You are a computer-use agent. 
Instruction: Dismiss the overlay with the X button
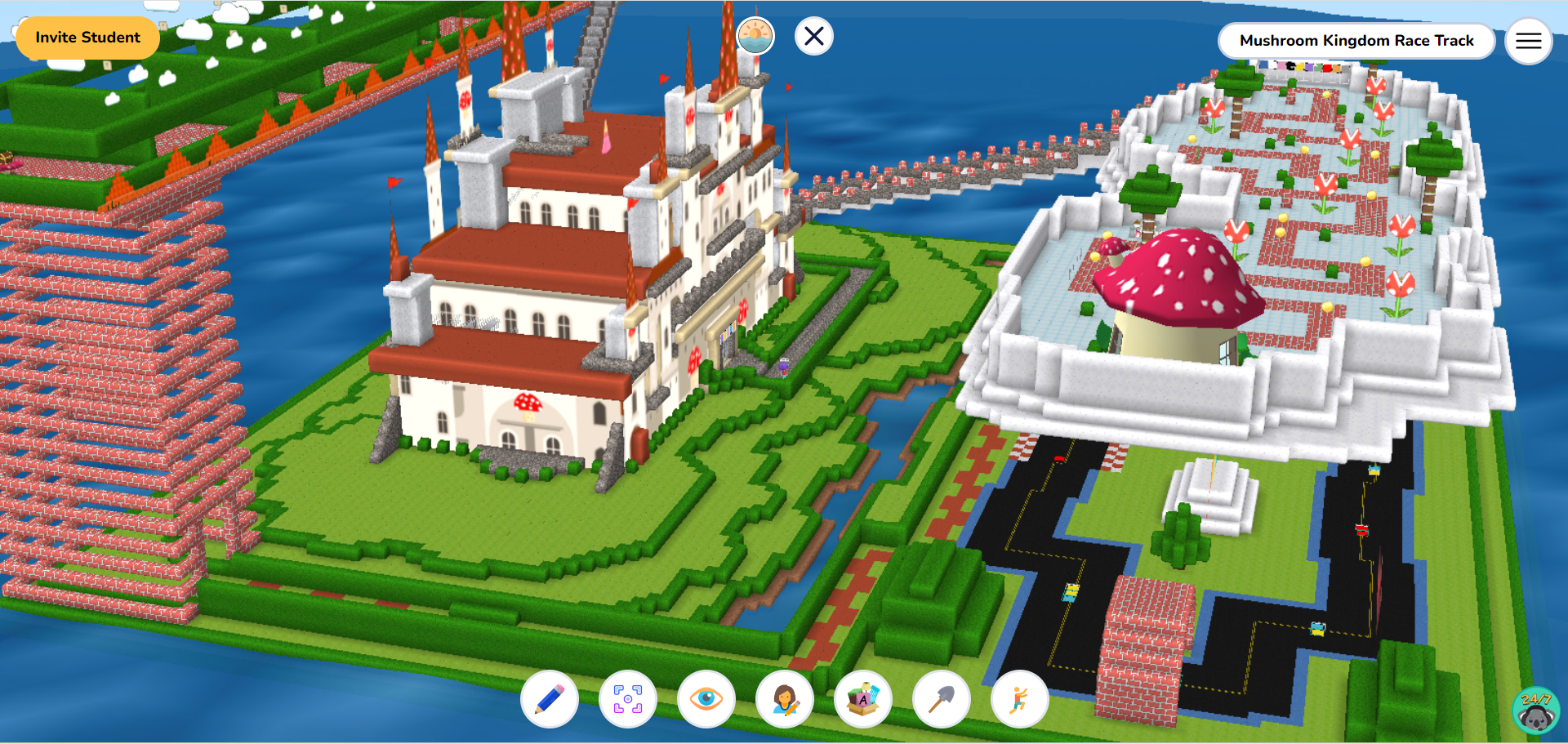(x=813, y=36)
